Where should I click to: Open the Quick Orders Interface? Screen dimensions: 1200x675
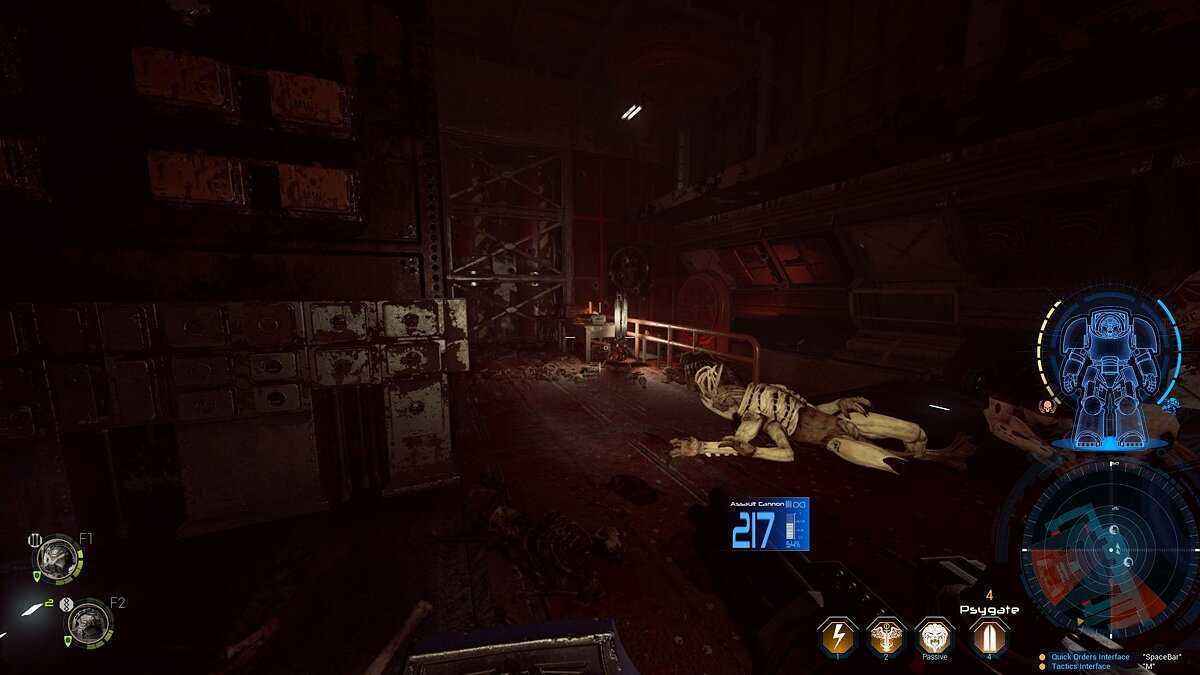click(x=1089, y=657)
